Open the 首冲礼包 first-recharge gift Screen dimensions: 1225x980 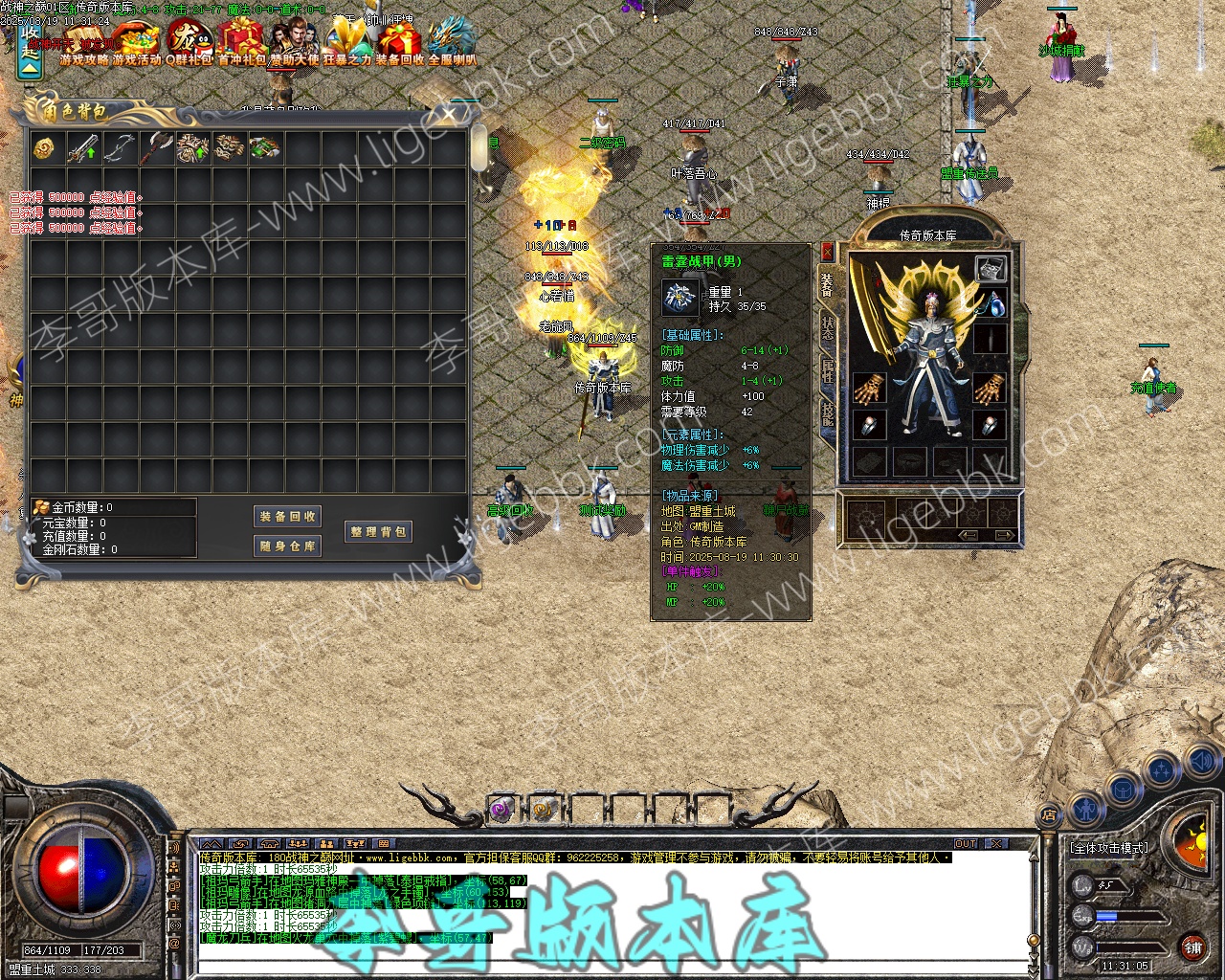pos(241,43)
